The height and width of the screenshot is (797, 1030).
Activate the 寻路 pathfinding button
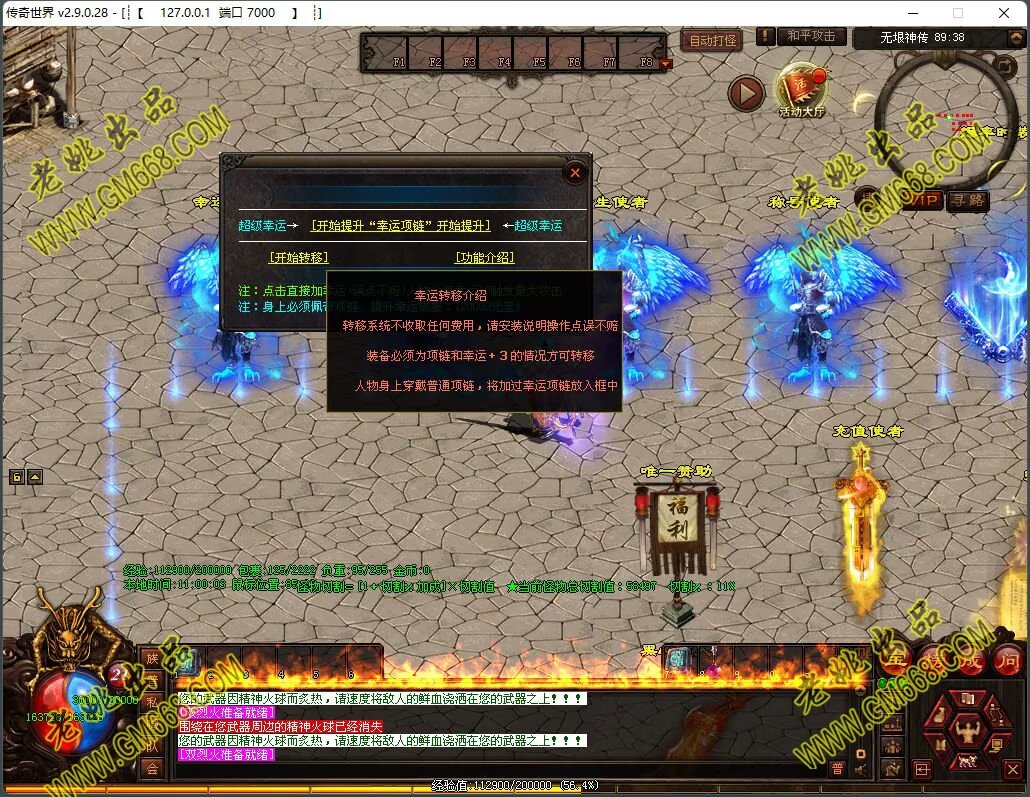967,201
